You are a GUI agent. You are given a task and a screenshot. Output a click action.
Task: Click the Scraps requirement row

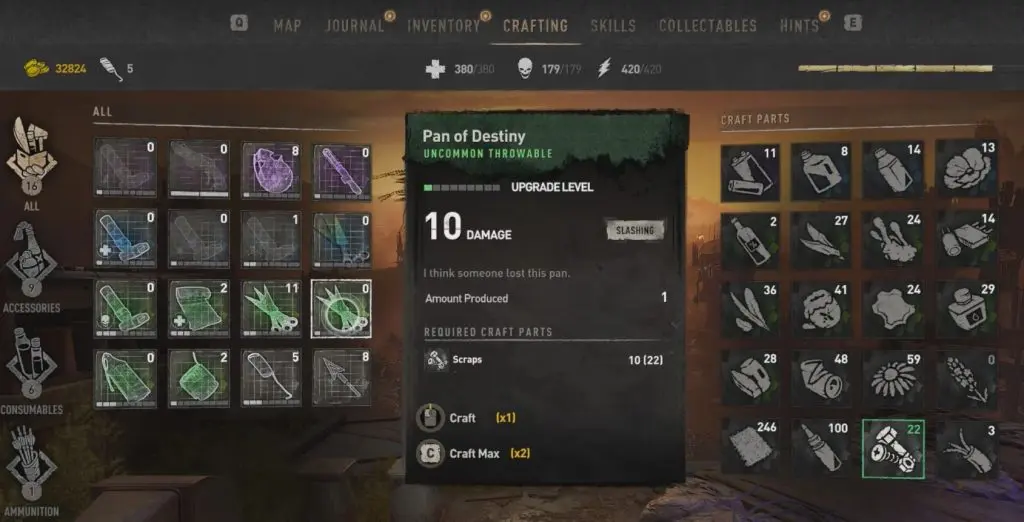click(x=544, y=360)
